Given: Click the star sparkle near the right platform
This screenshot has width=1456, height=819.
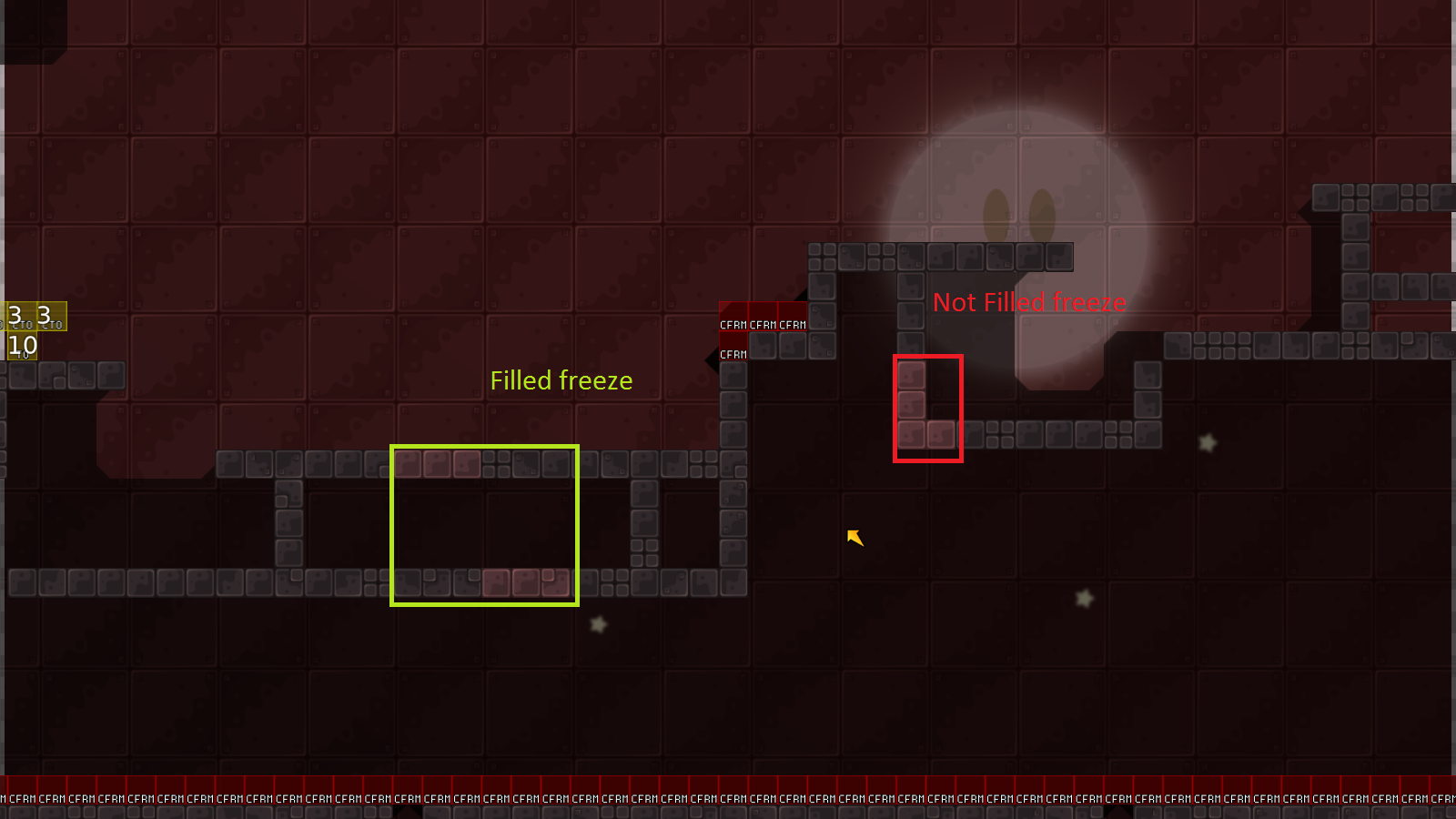Looking at the screenshot, I should 1207,442.
